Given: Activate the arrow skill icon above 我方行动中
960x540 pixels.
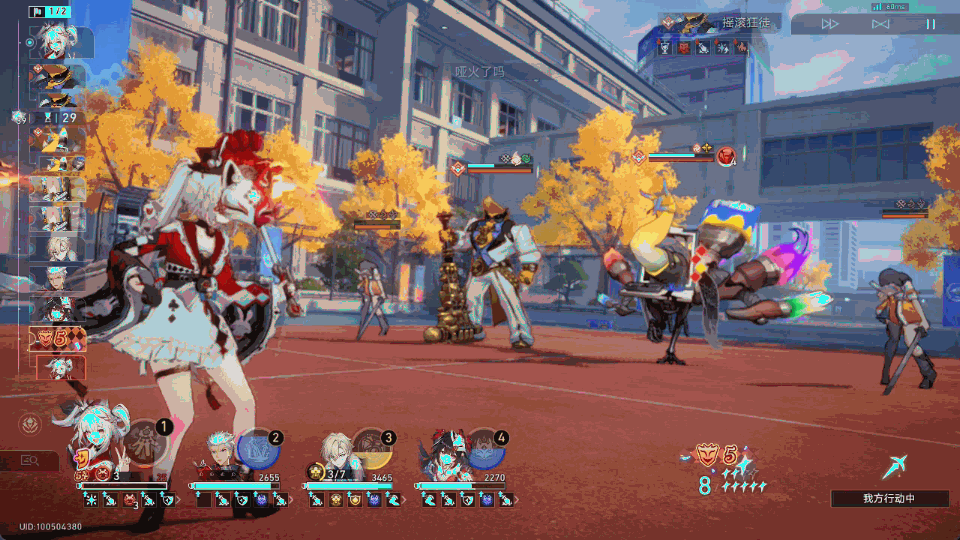Looking at the screenshot, I should 895,465.
